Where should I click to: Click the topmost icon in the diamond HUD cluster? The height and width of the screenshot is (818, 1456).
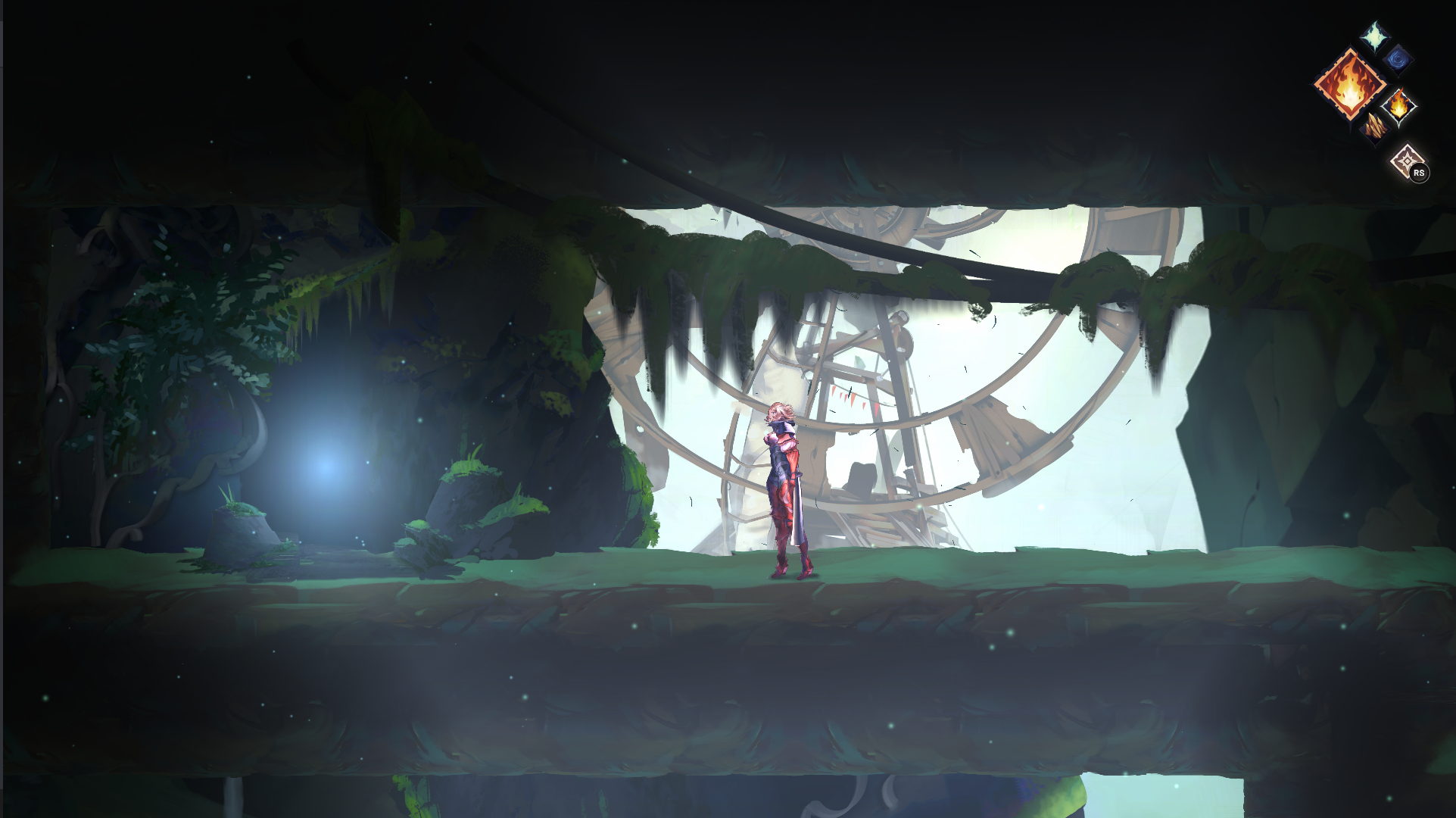(x=1373, y=37)
